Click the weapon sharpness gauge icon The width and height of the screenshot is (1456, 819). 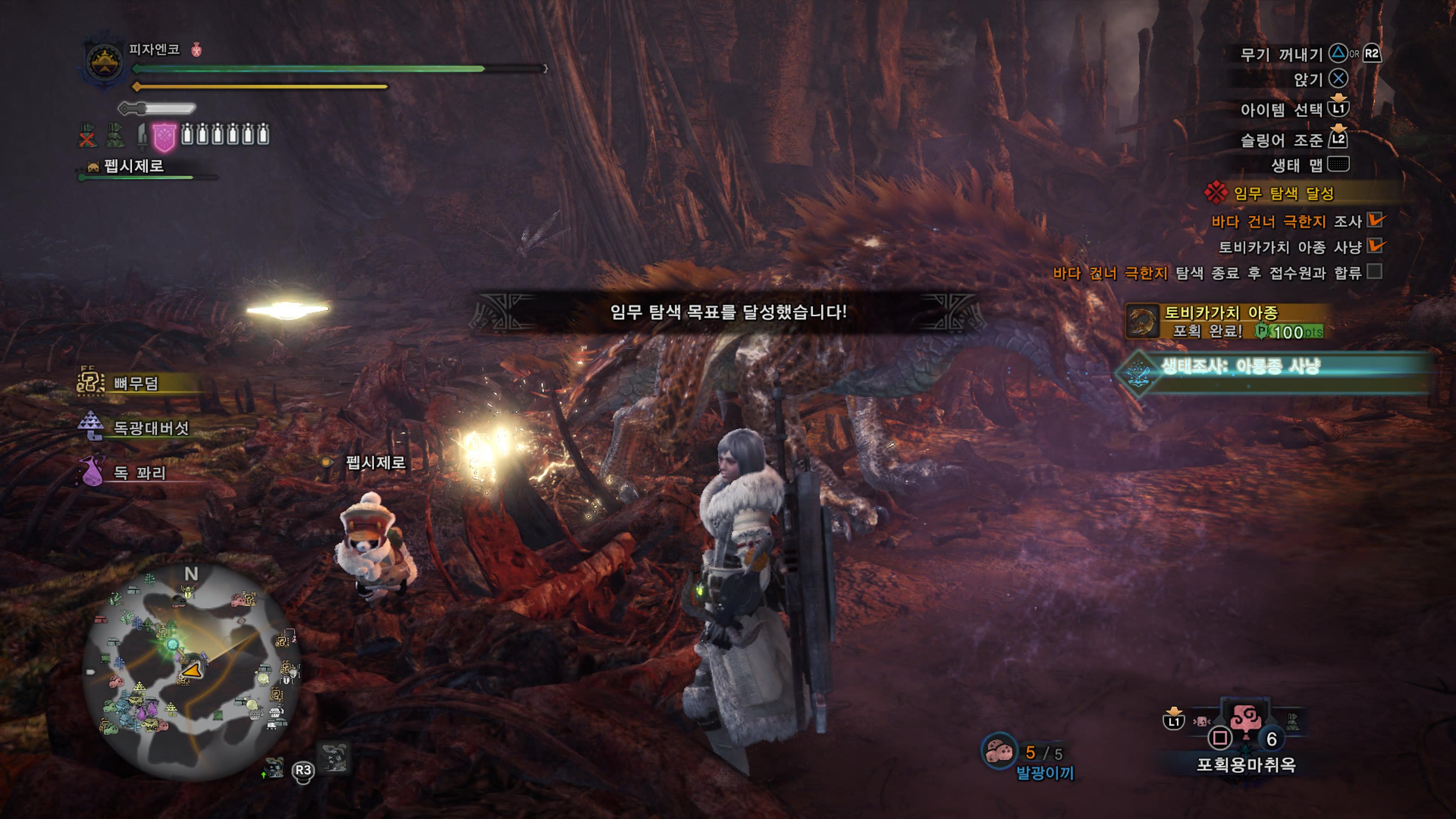pos(157,108)
